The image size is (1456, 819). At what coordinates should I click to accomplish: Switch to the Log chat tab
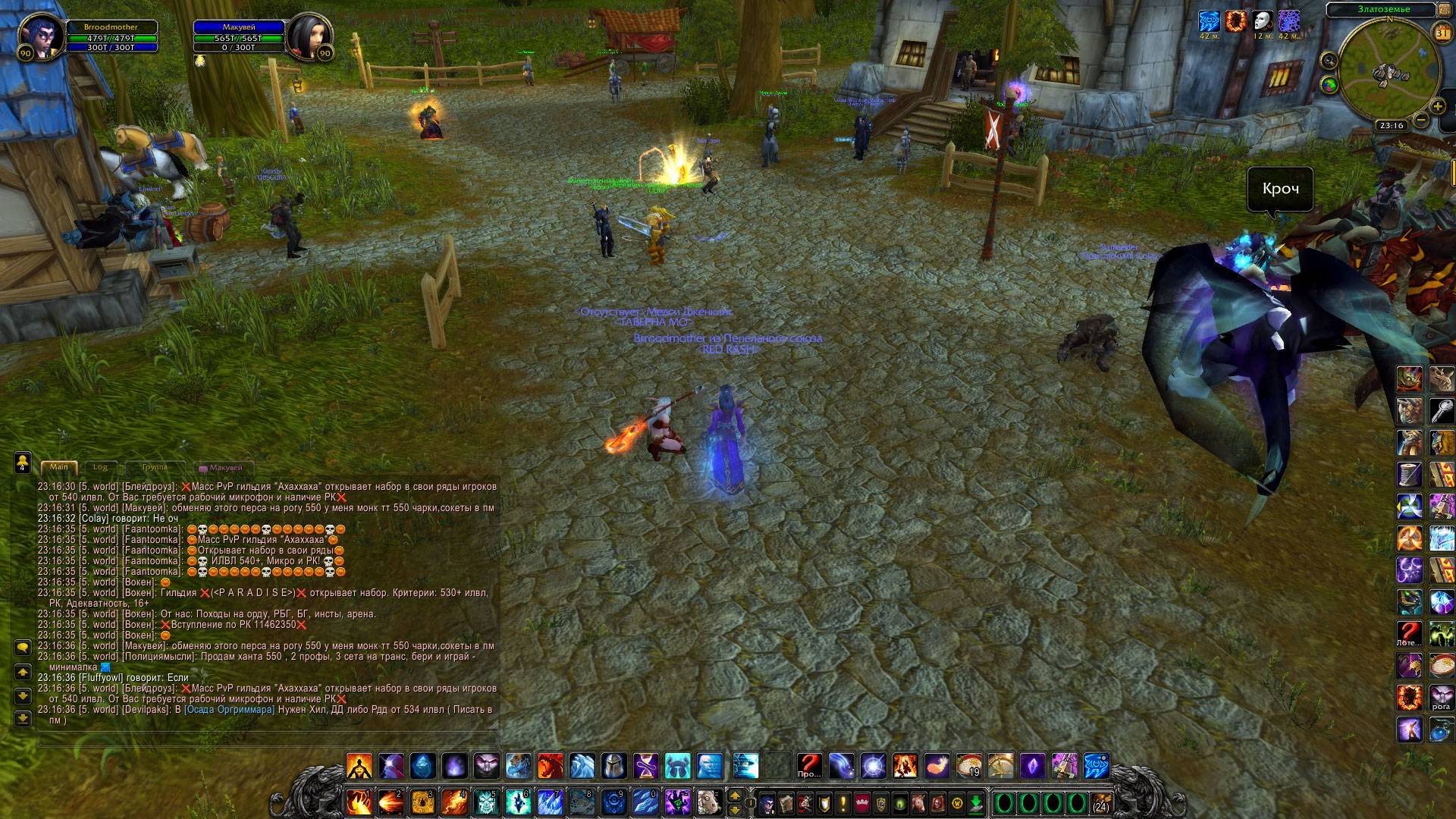pyautogui.click(x=100, y=467)
